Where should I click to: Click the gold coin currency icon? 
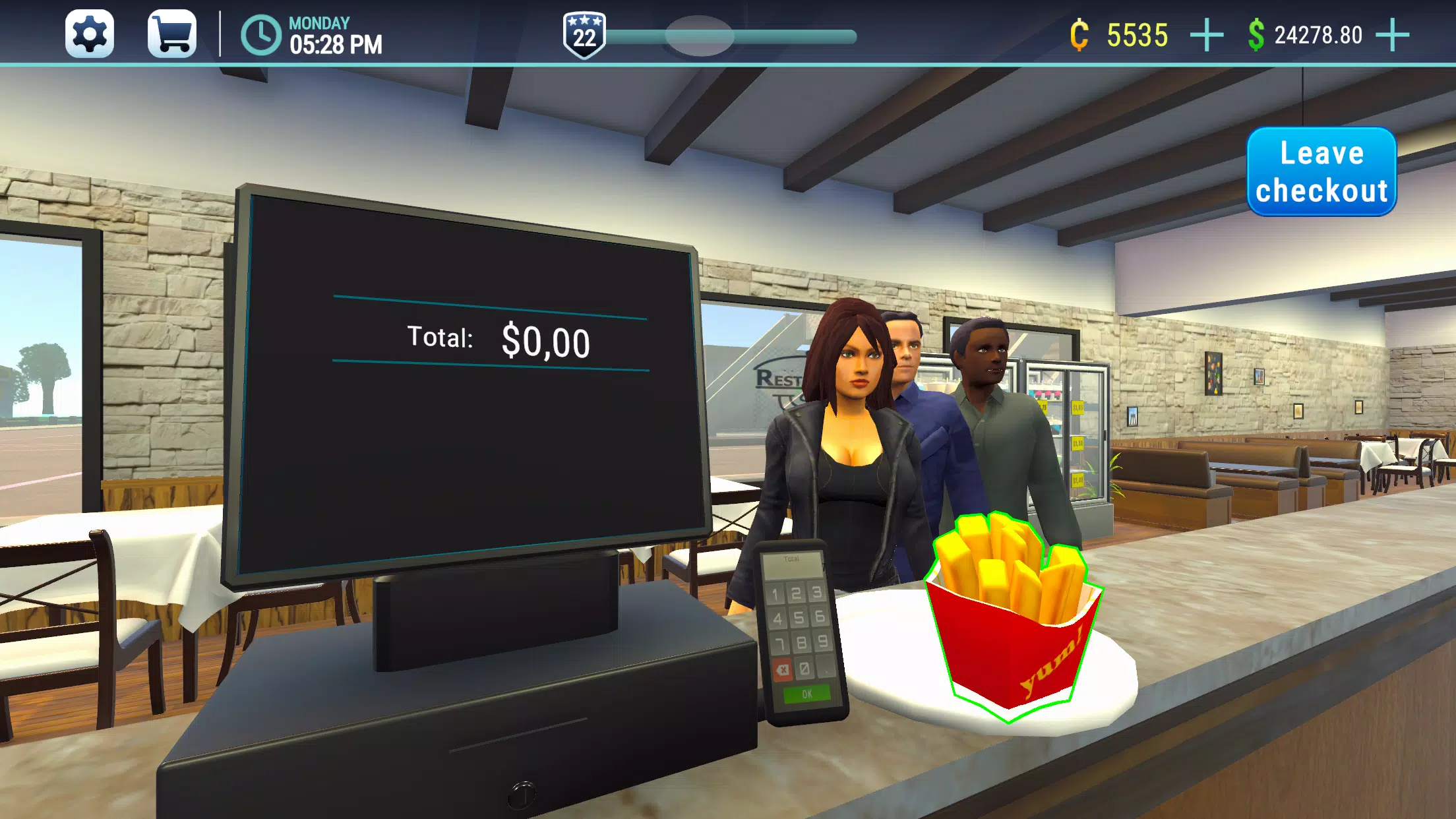[1080, 32]
